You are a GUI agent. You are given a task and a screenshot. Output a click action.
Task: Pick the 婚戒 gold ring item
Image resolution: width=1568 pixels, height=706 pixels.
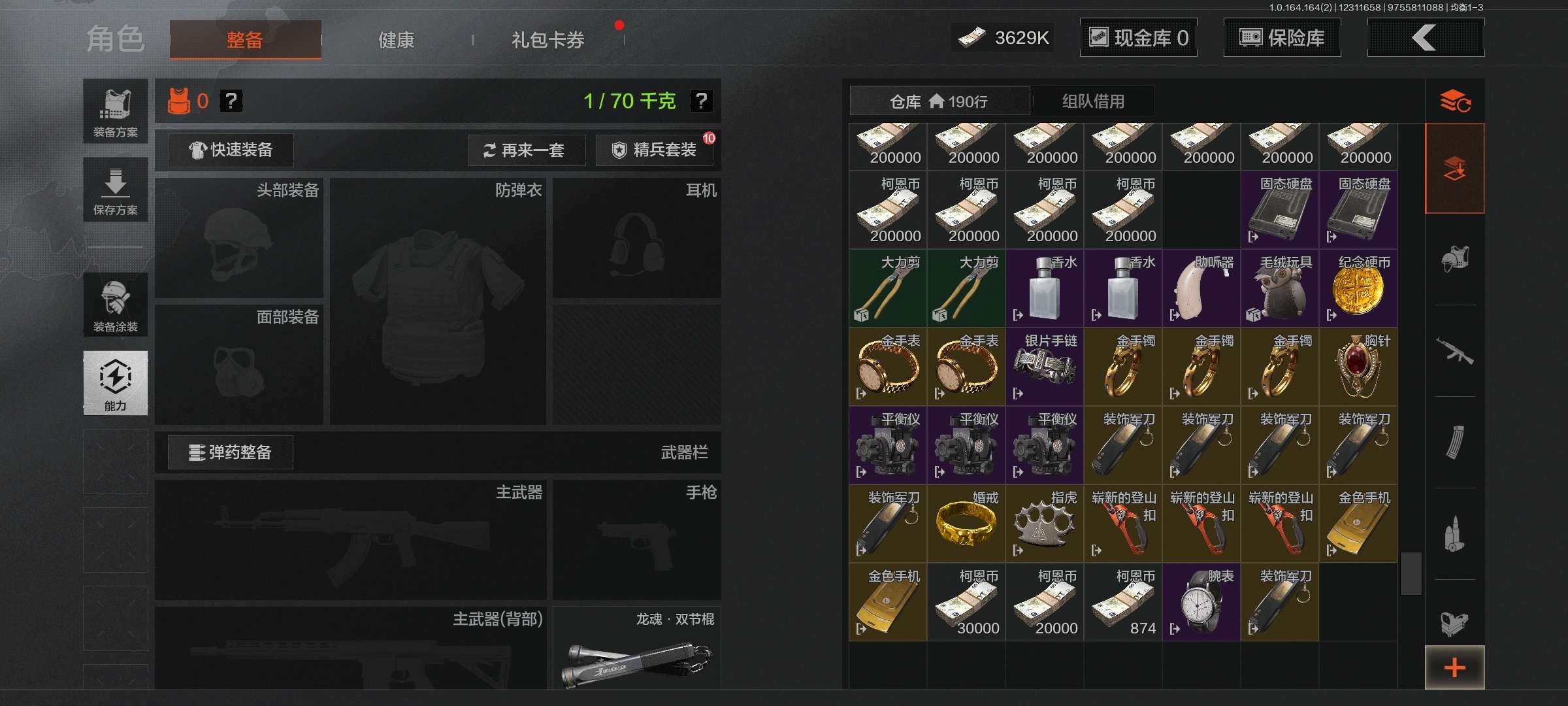966,524
